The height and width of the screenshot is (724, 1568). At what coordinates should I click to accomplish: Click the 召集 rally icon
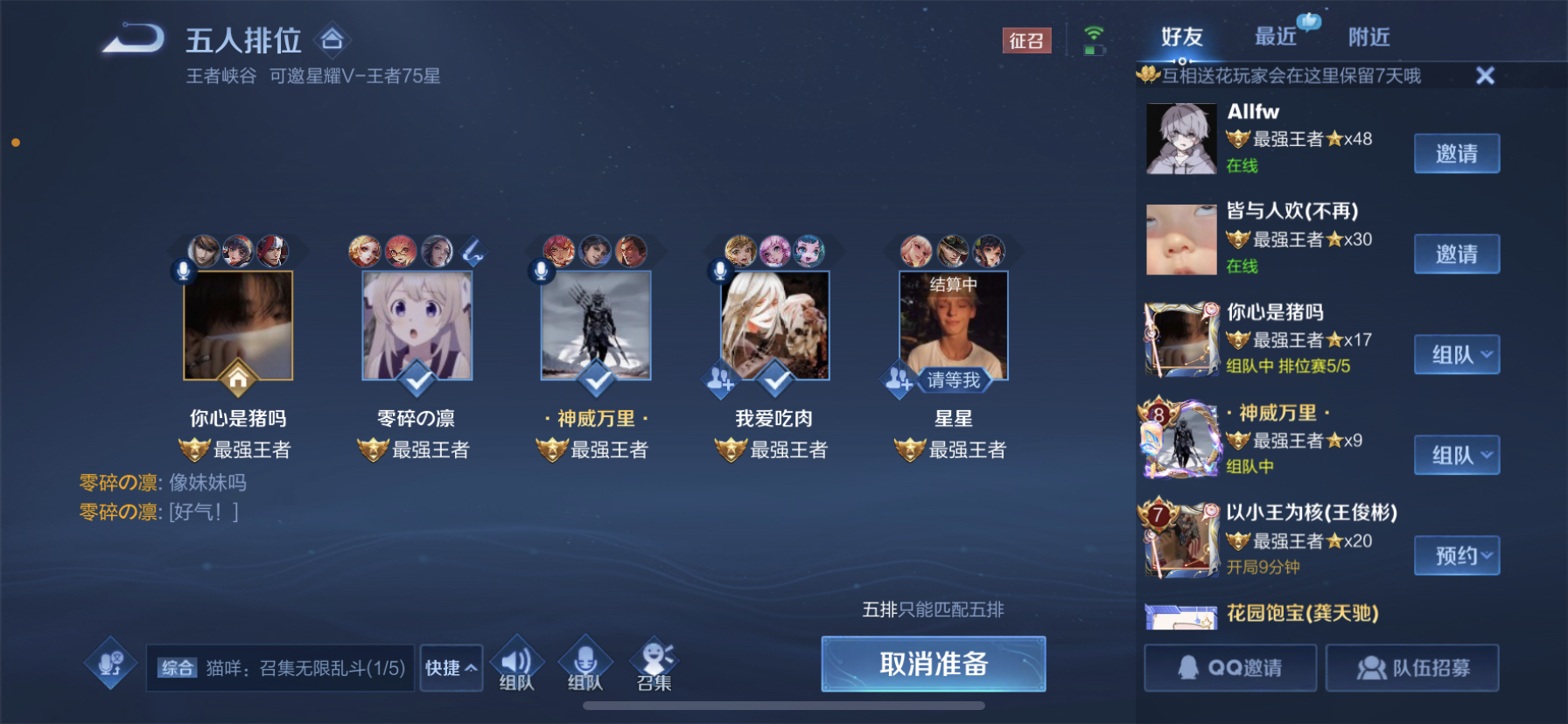pos(654,666)
